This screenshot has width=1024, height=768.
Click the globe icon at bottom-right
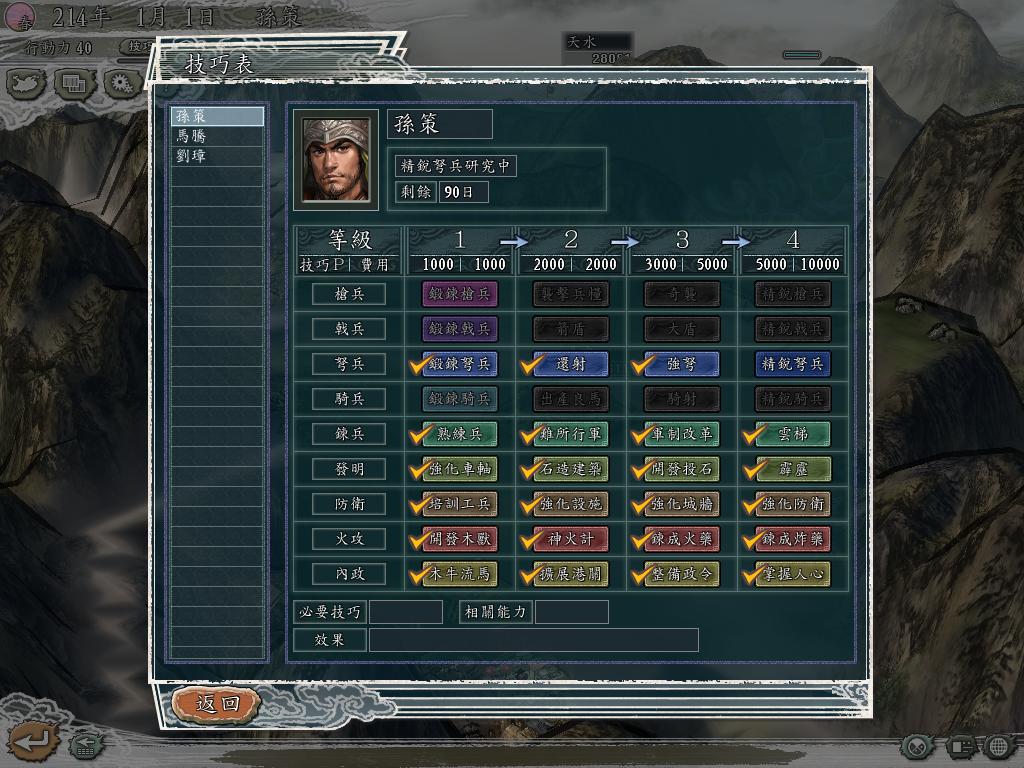point(999,746)
